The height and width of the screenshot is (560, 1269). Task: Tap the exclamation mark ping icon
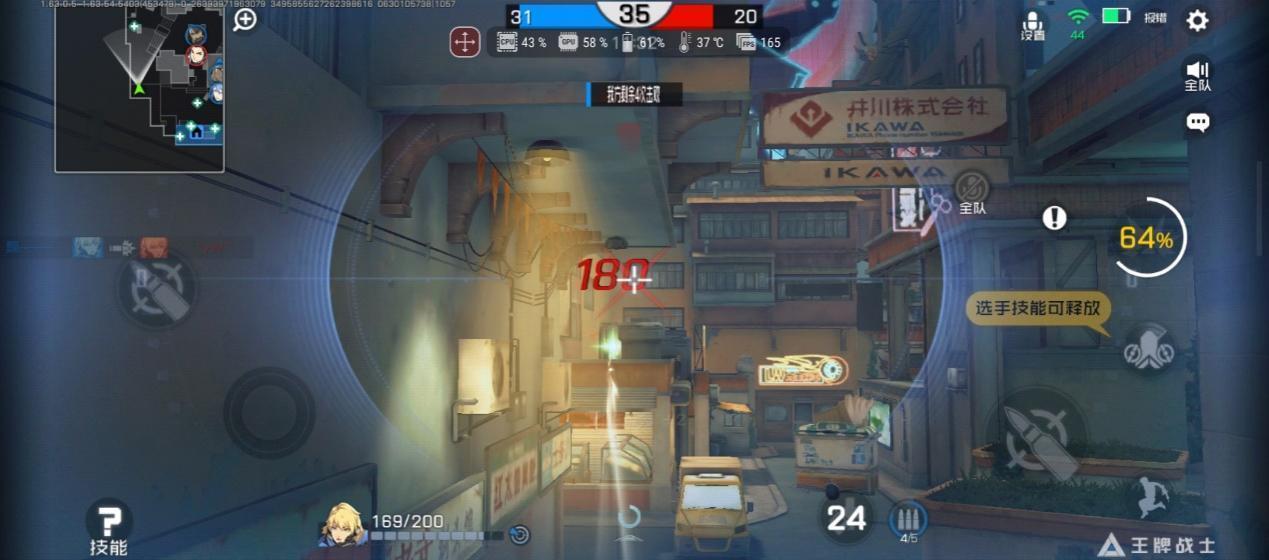coord(1054,218)
